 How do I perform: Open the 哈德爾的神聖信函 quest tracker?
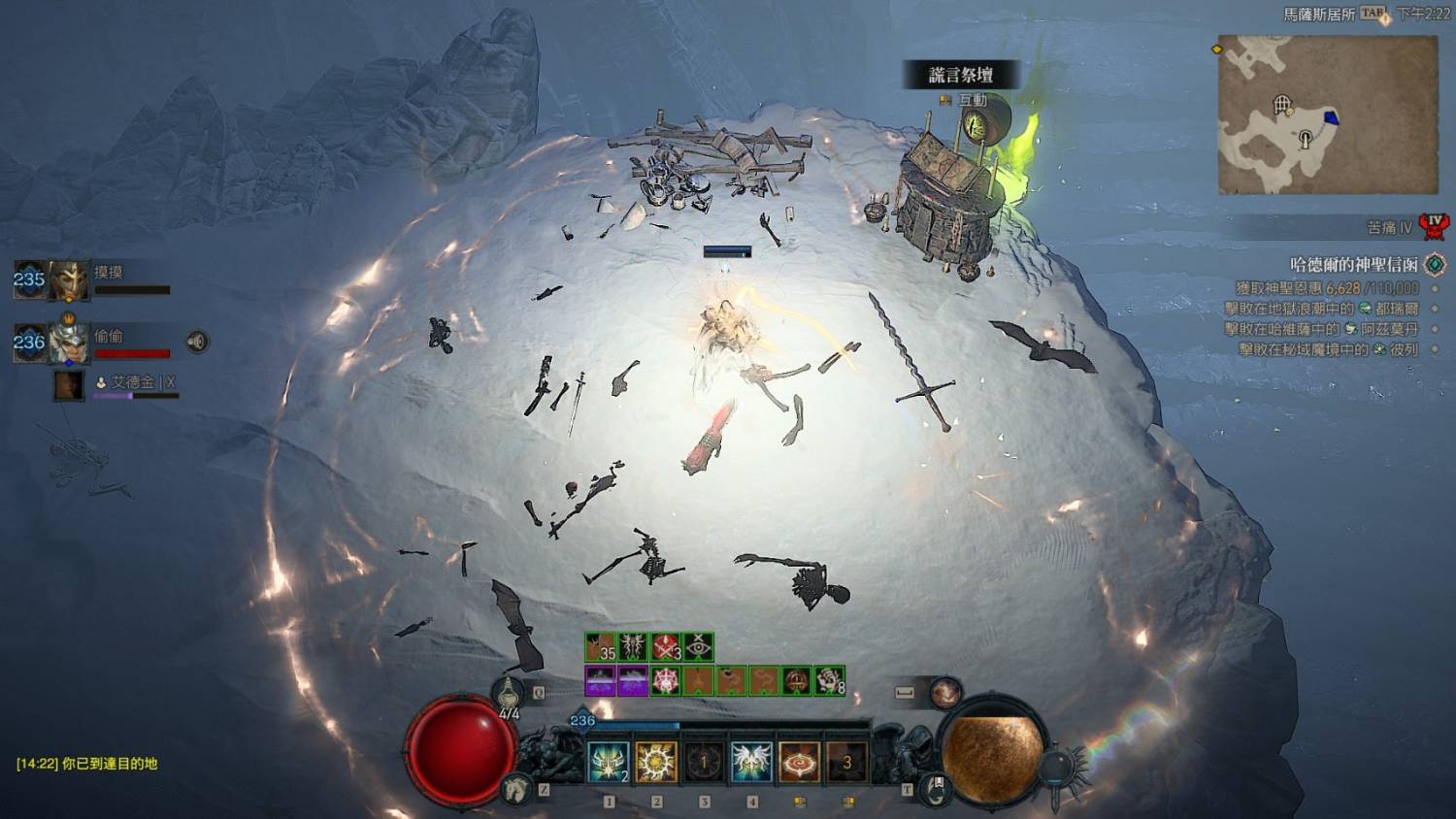click(1353, 264)
